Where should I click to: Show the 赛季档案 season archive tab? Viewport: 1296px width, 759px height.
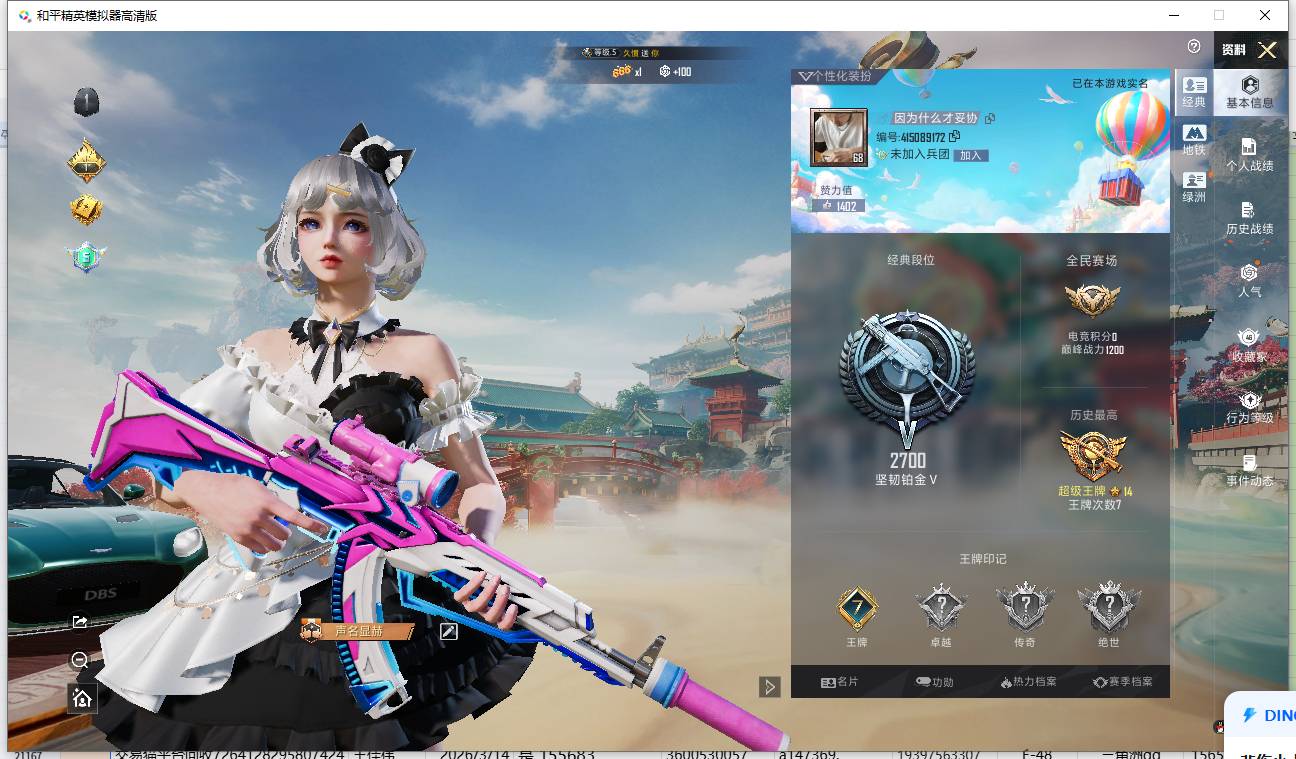[1122, 682]
